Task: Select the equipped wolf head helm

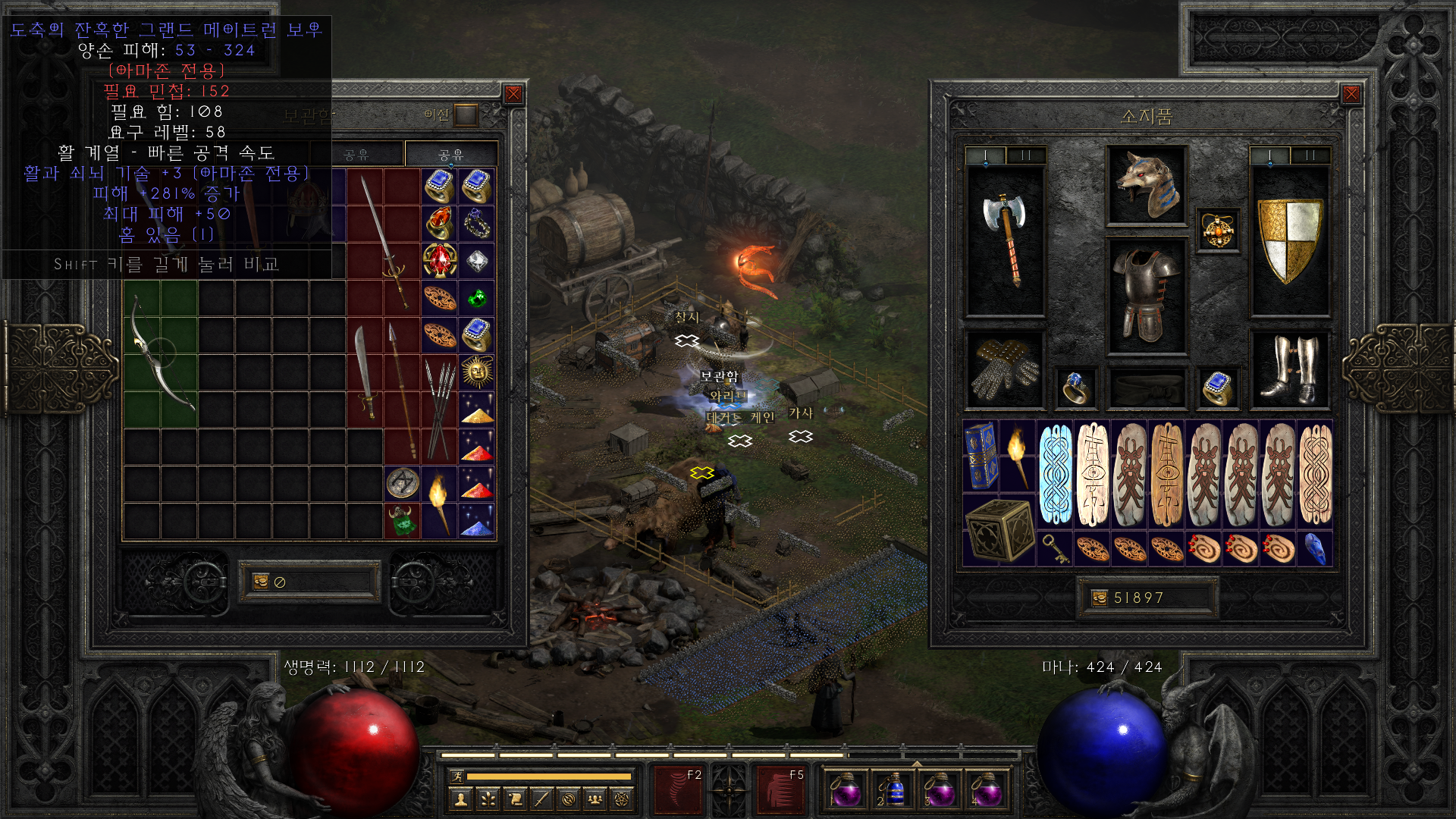Action: (1146, 186)
